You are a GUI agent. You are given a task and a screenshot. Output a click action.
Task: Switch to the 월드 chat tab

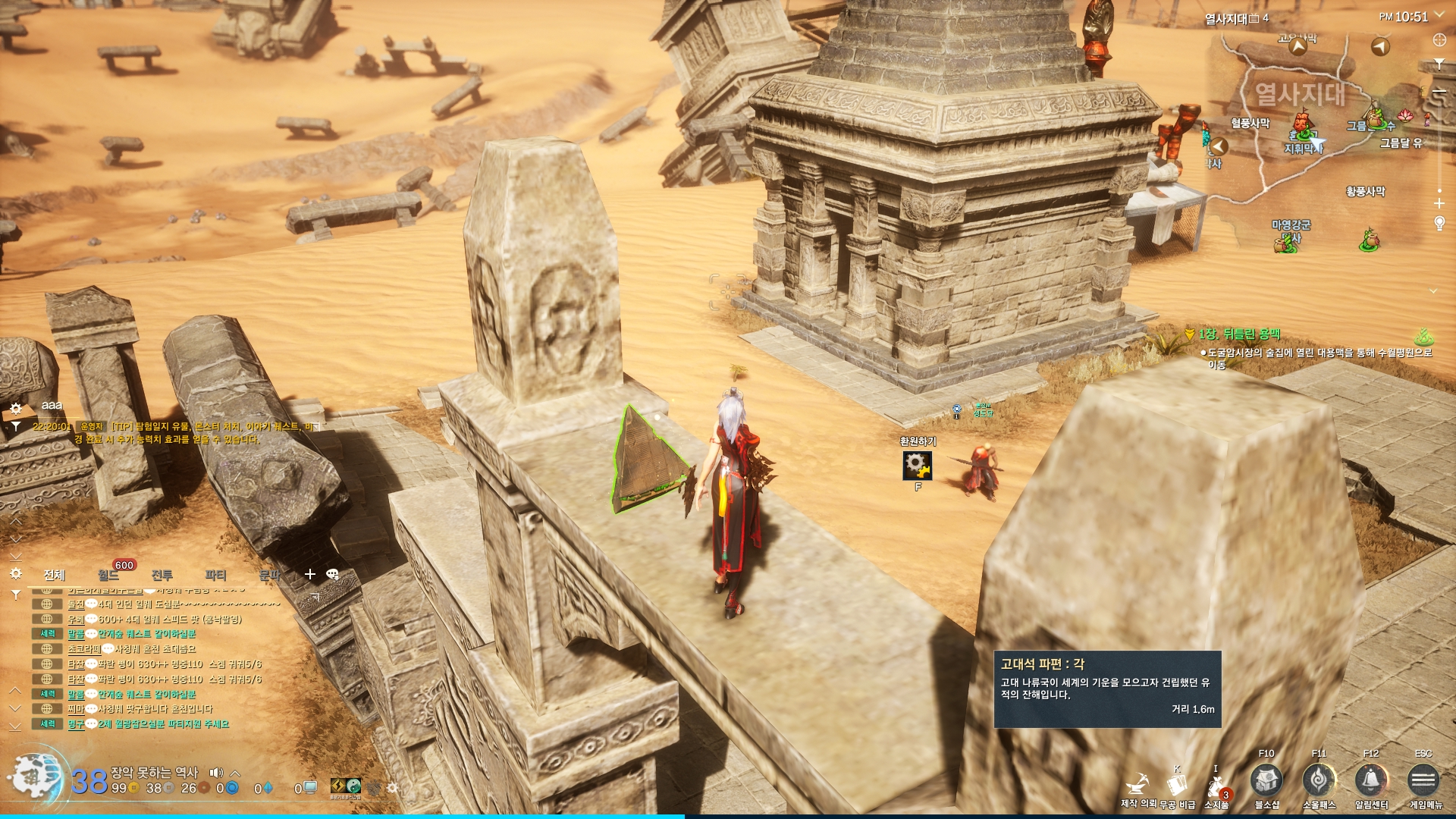coord(108,576)
